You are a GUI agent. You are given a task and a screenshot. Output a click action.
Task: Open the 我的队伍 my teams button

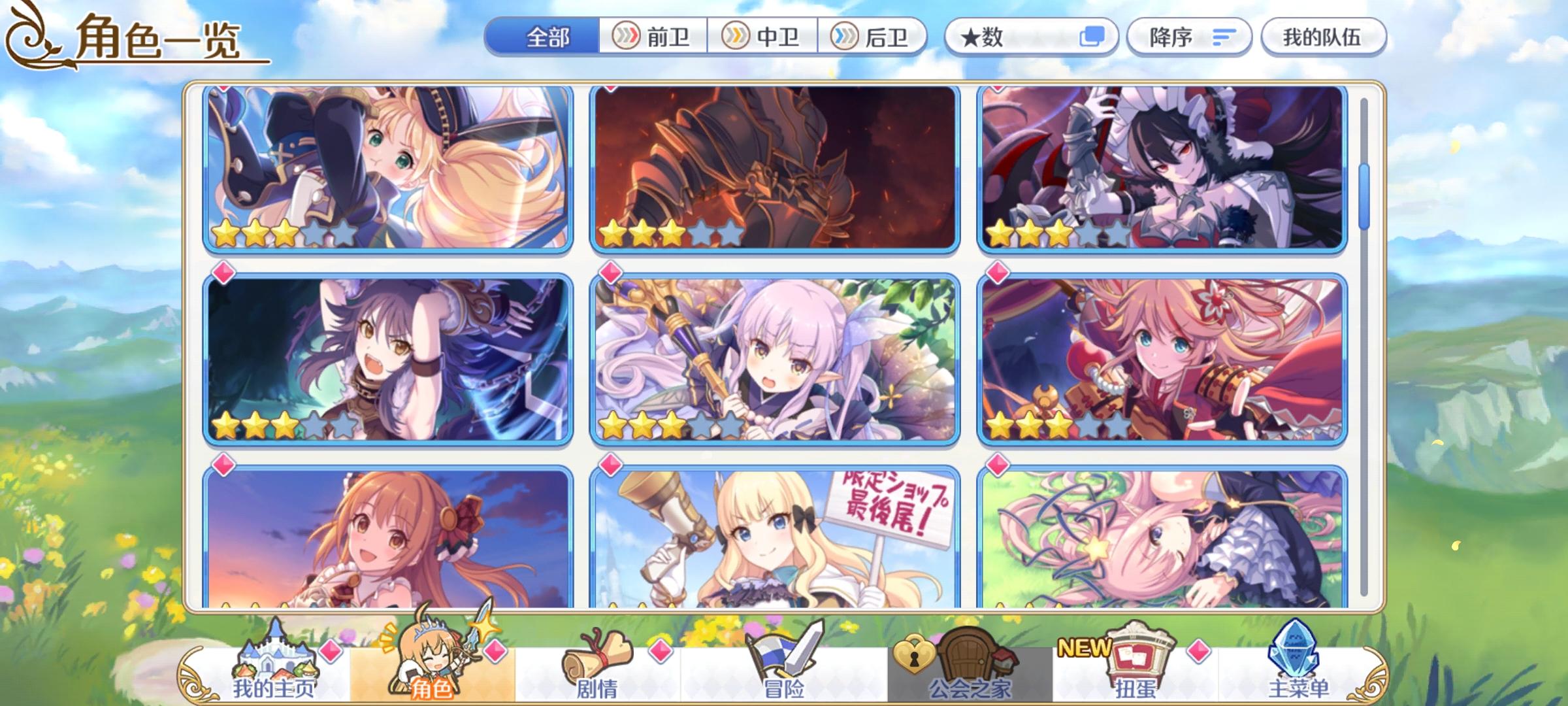point(1326,37)
